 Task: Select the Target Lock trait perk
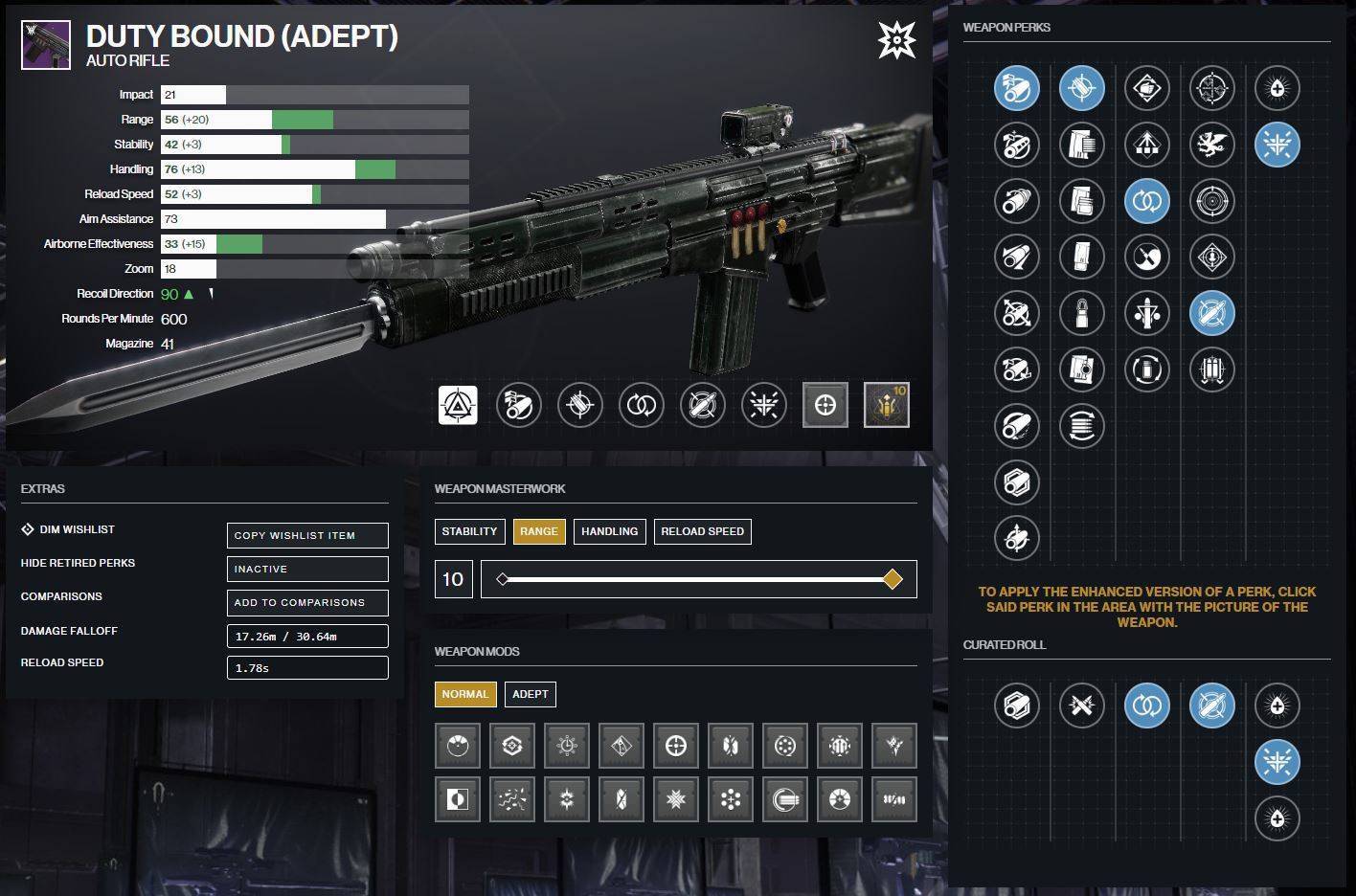(x=1212, y=313)
